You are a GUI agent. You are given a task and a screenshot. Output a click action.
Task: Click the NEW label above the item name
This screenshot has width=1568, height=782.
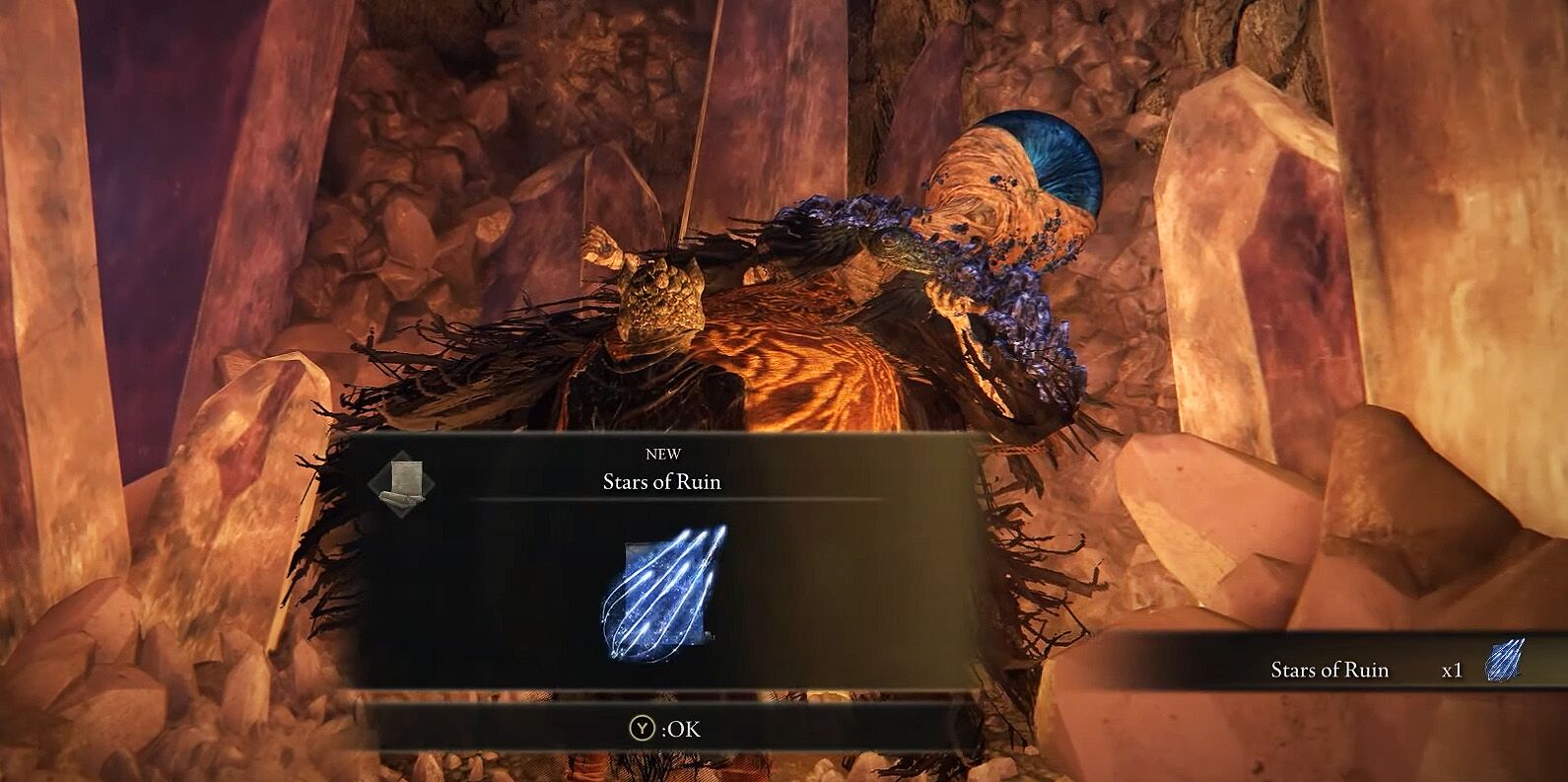(663, 455)
